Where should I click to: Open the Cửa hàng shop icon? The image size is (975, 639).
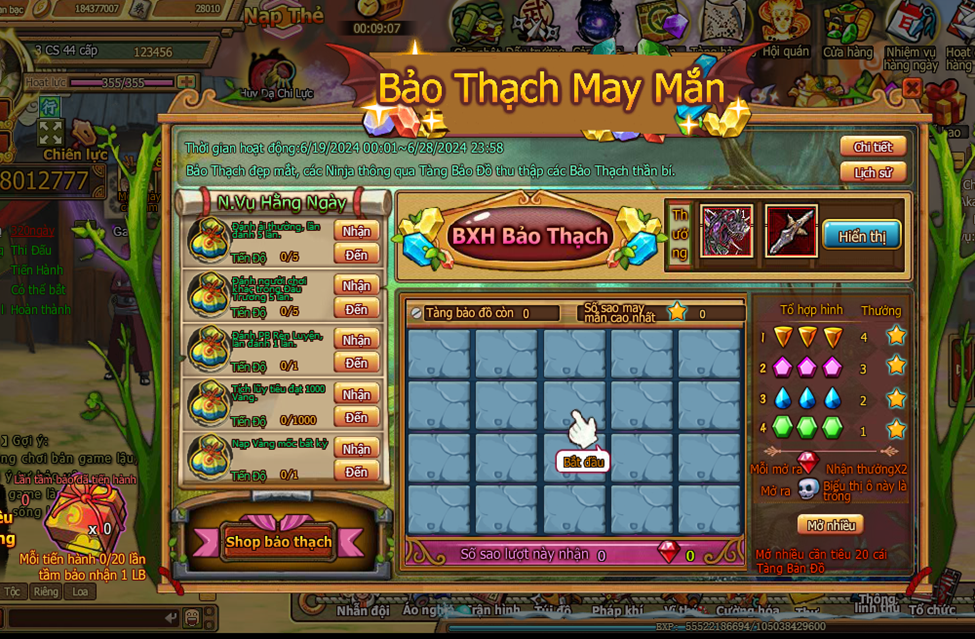pos(847,28)
